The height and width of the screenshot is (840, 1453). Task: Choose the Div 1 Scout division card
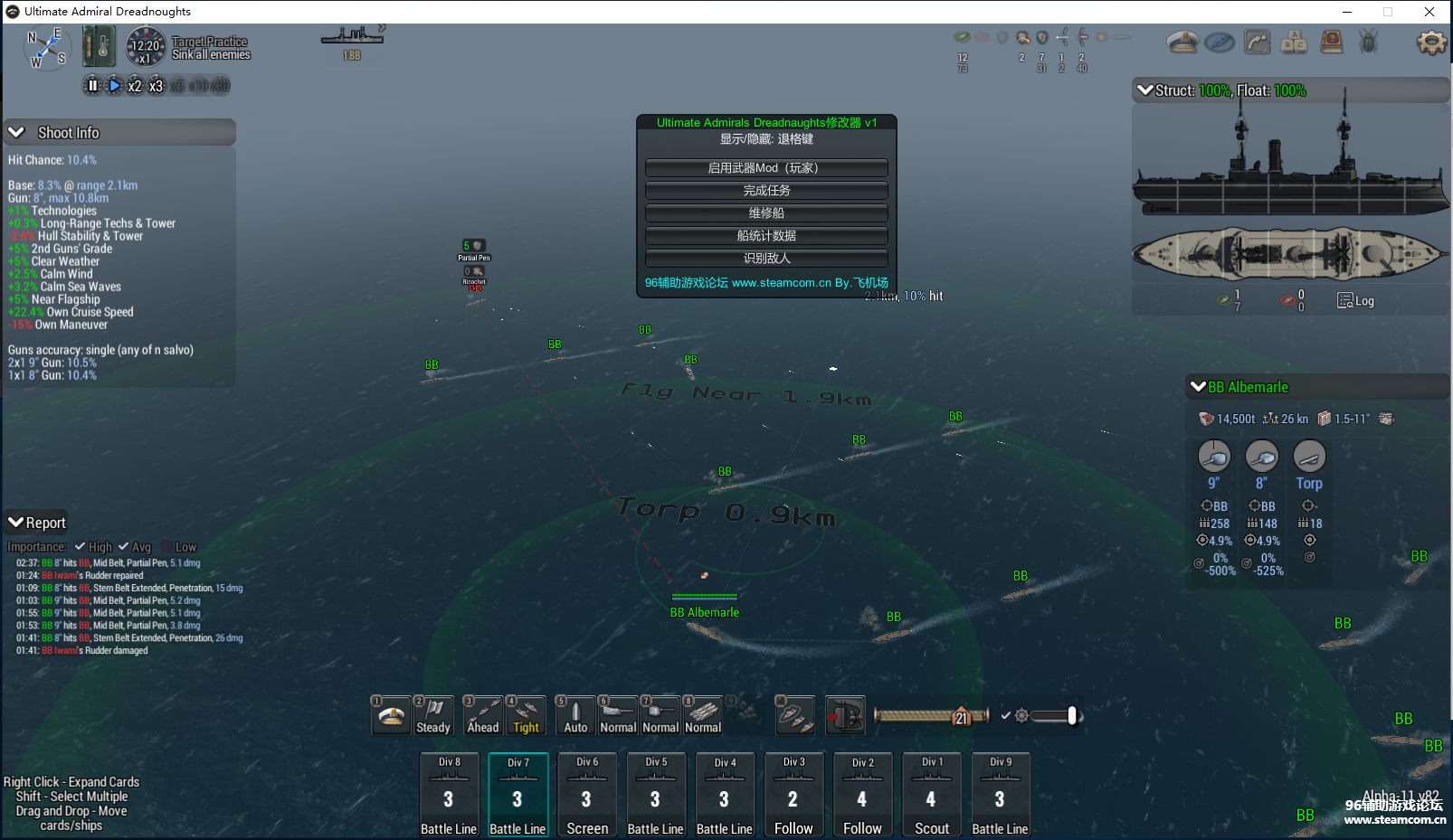(x=931, y=795)
